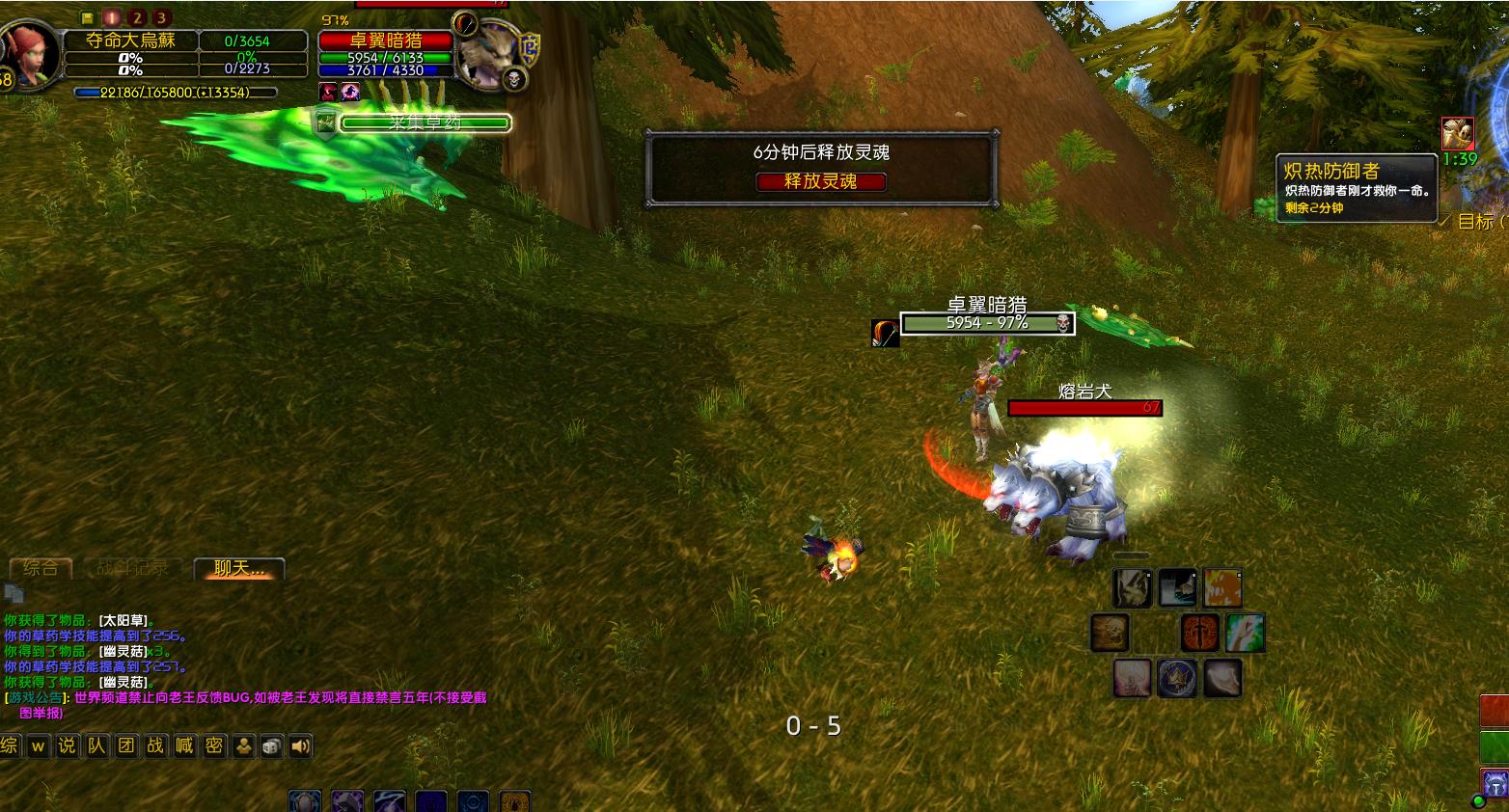
Task: Switch to the 团 raid channel button
Action: point(126,745)
